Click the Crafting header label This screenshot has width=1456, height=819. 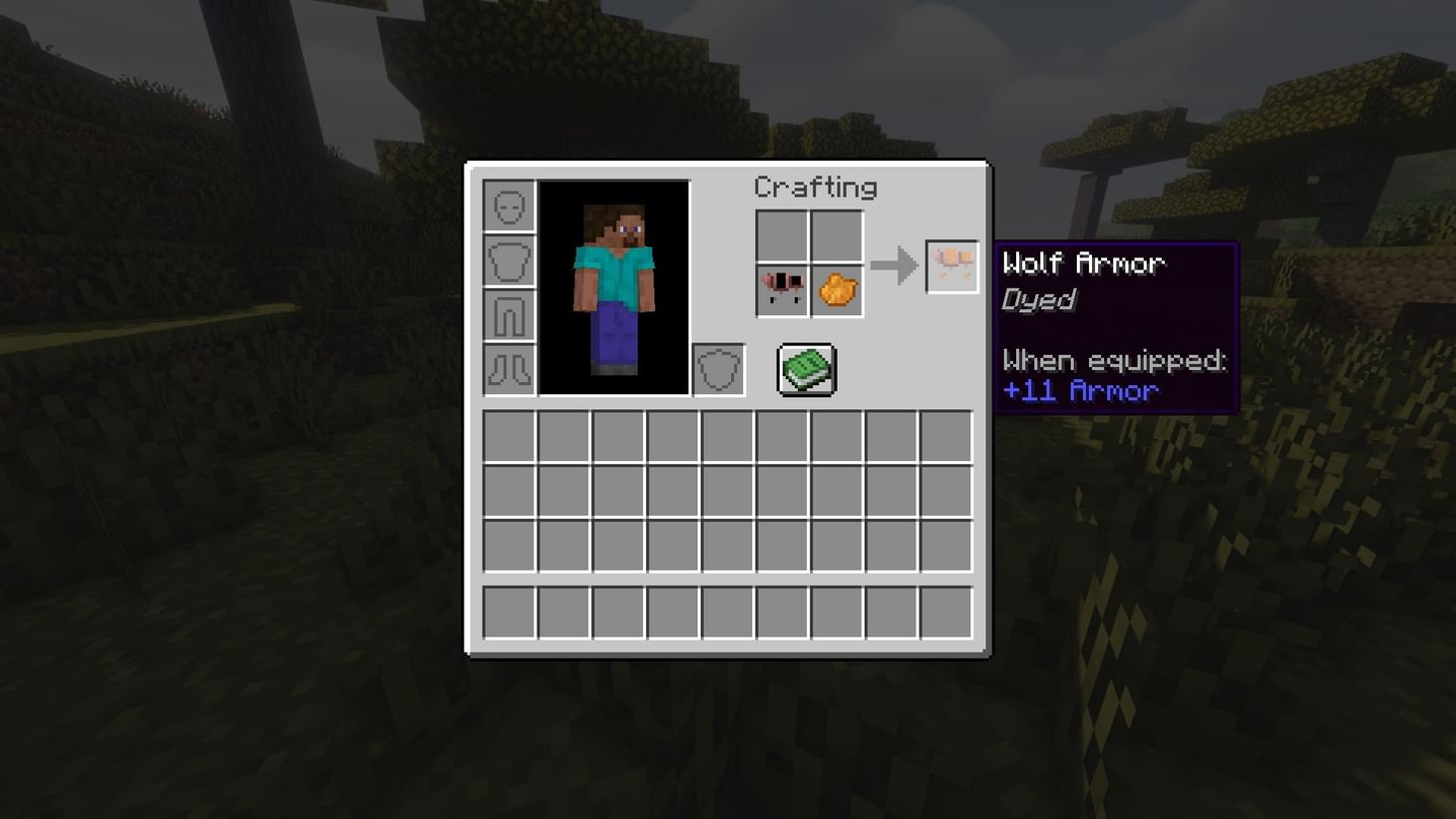pos(816,188)
